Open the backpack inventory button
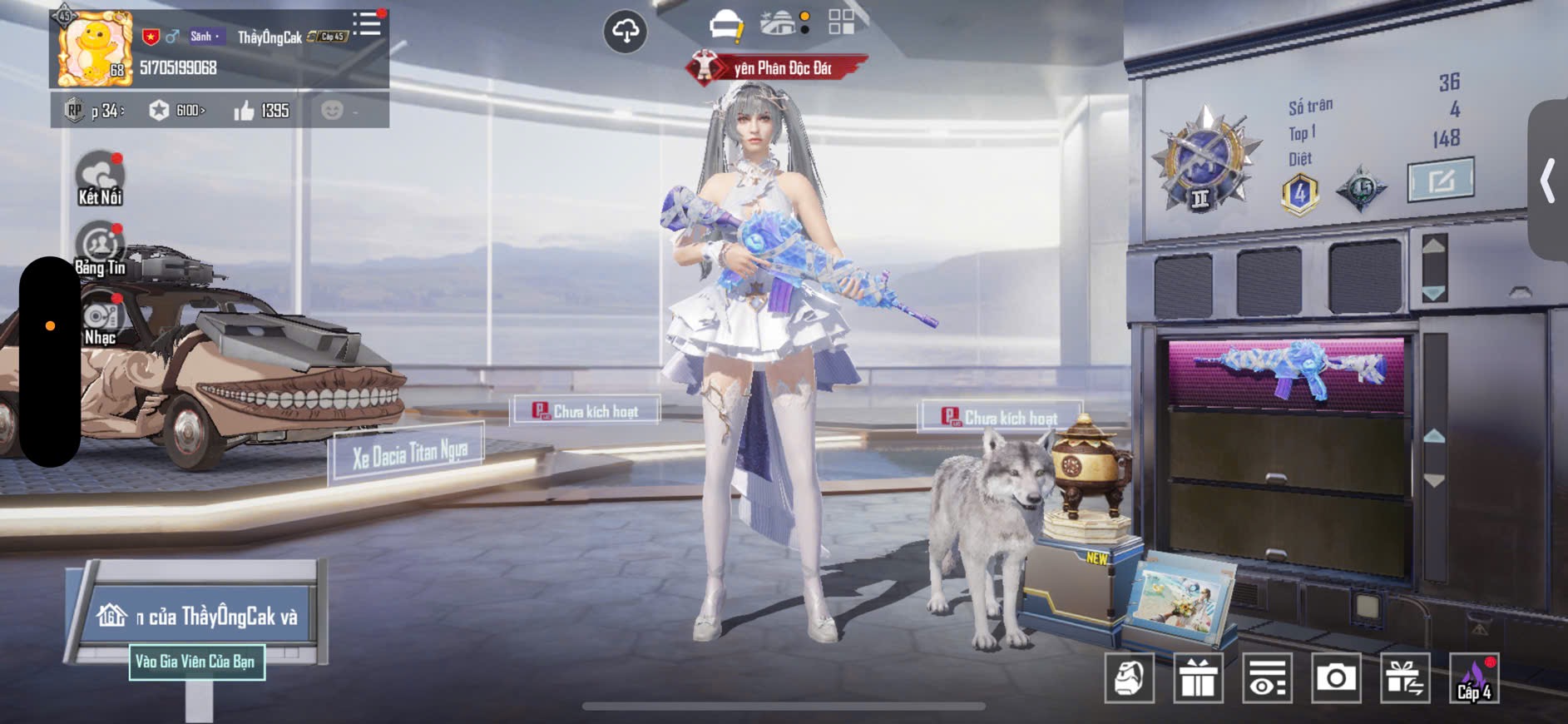The width and height of the screenshot is (1568, 724). coord(1129,678)
